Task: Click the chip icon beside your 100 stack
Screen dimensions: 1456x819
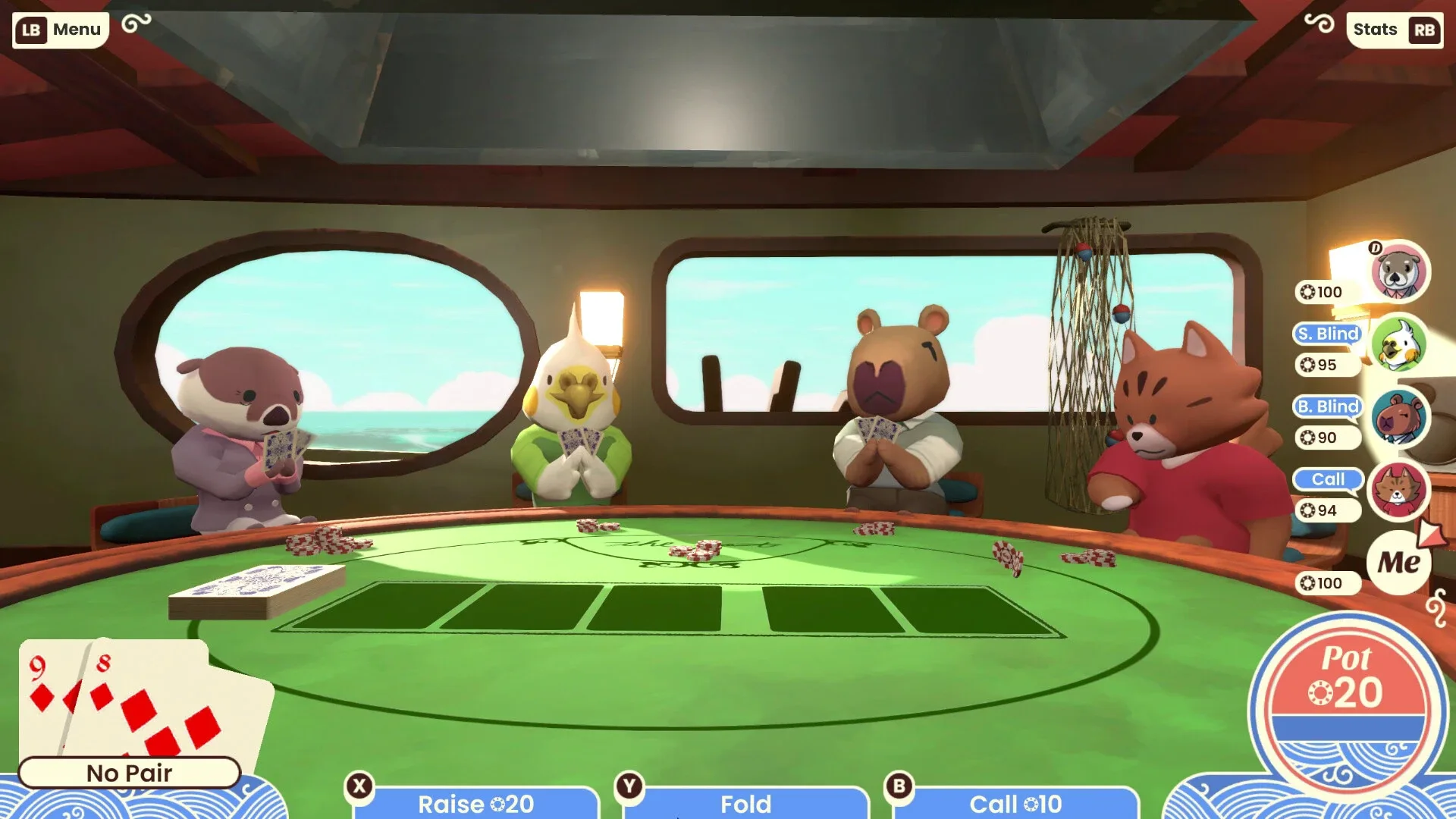Action: tap(1308, 583)
